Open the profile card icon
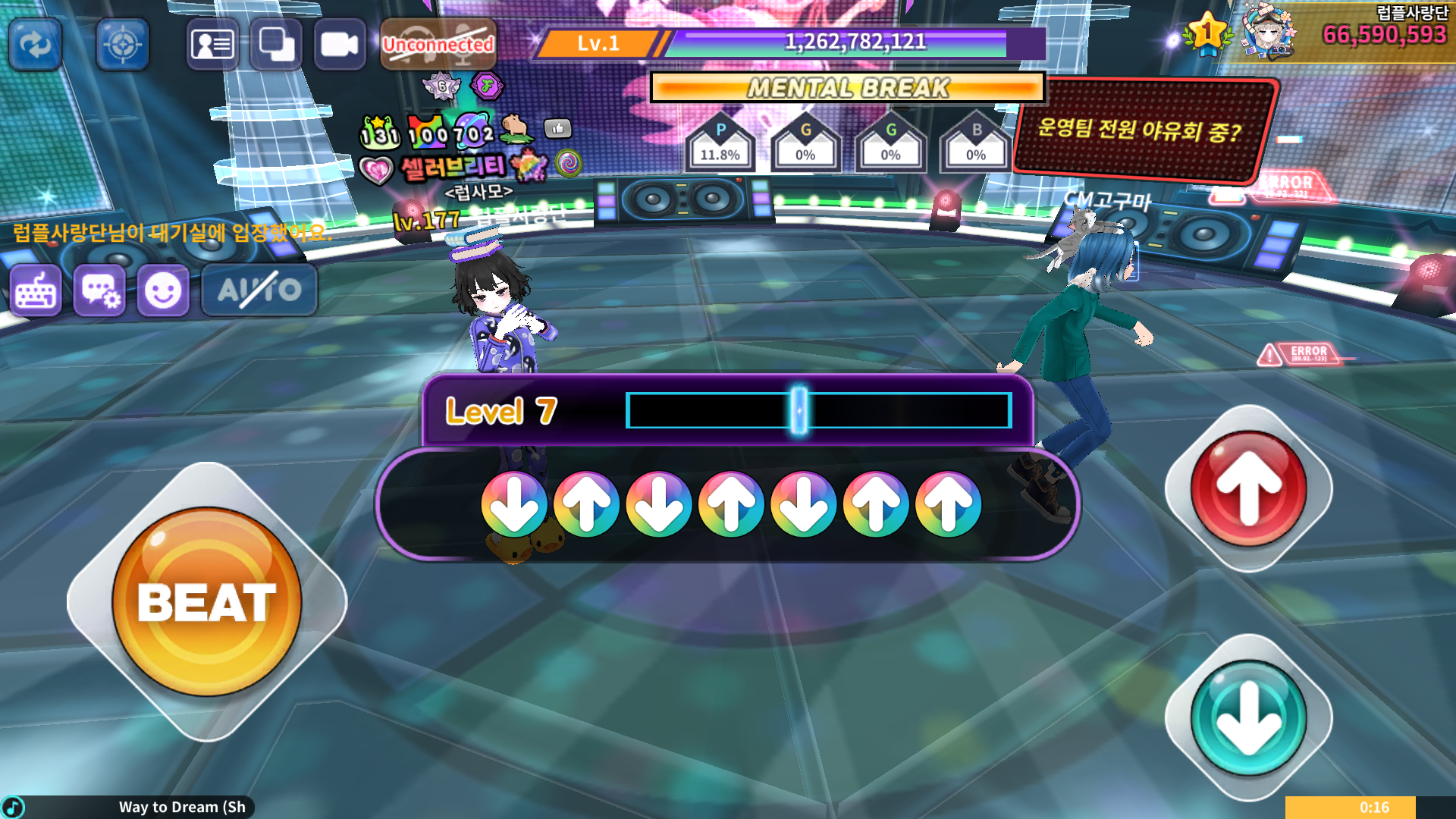The height and width of the screenshot is (819, 1456). (x=212, y=45)
